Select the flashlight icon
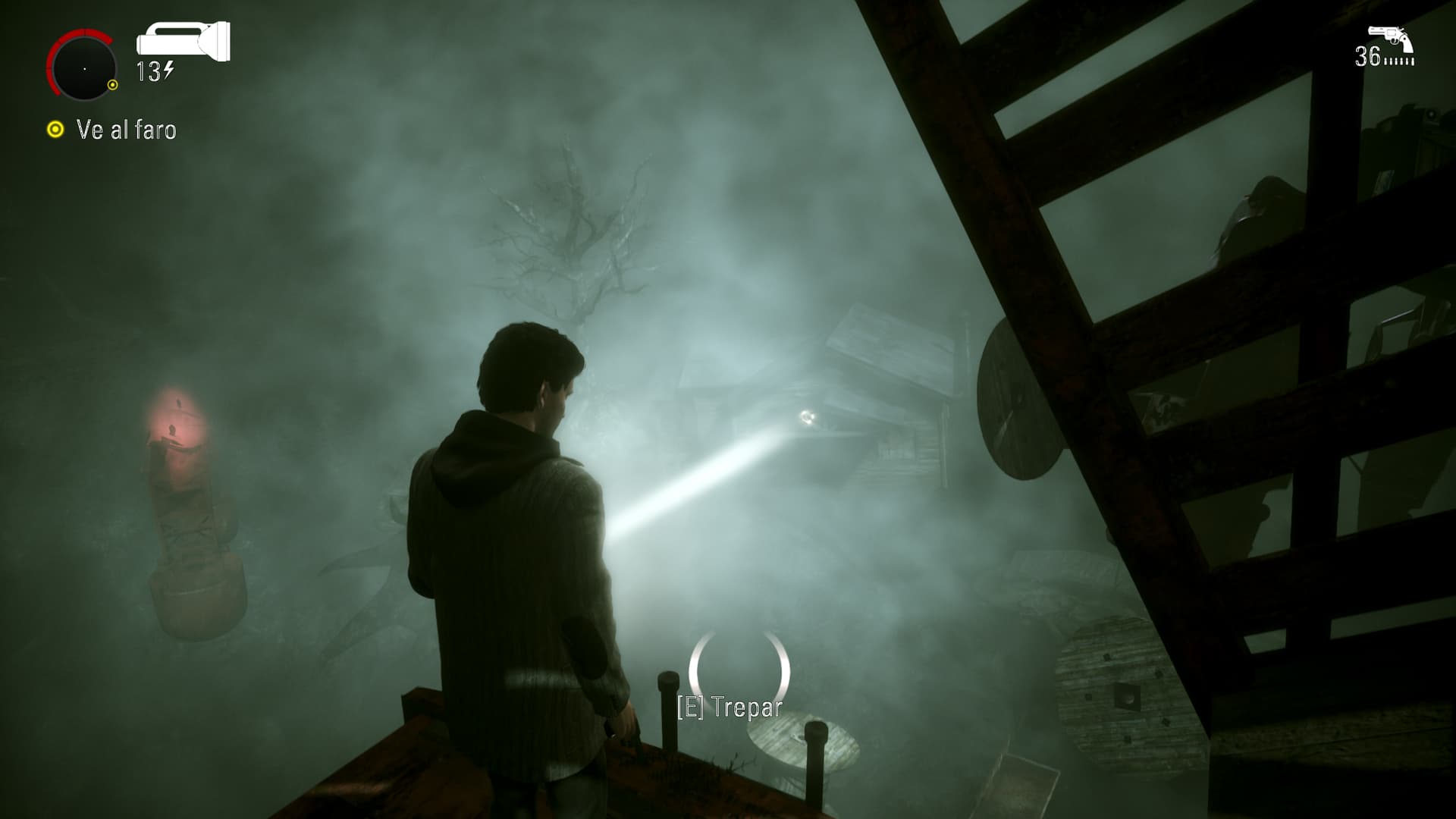Screen dimensions: 1456x819 tap(183, 40)
